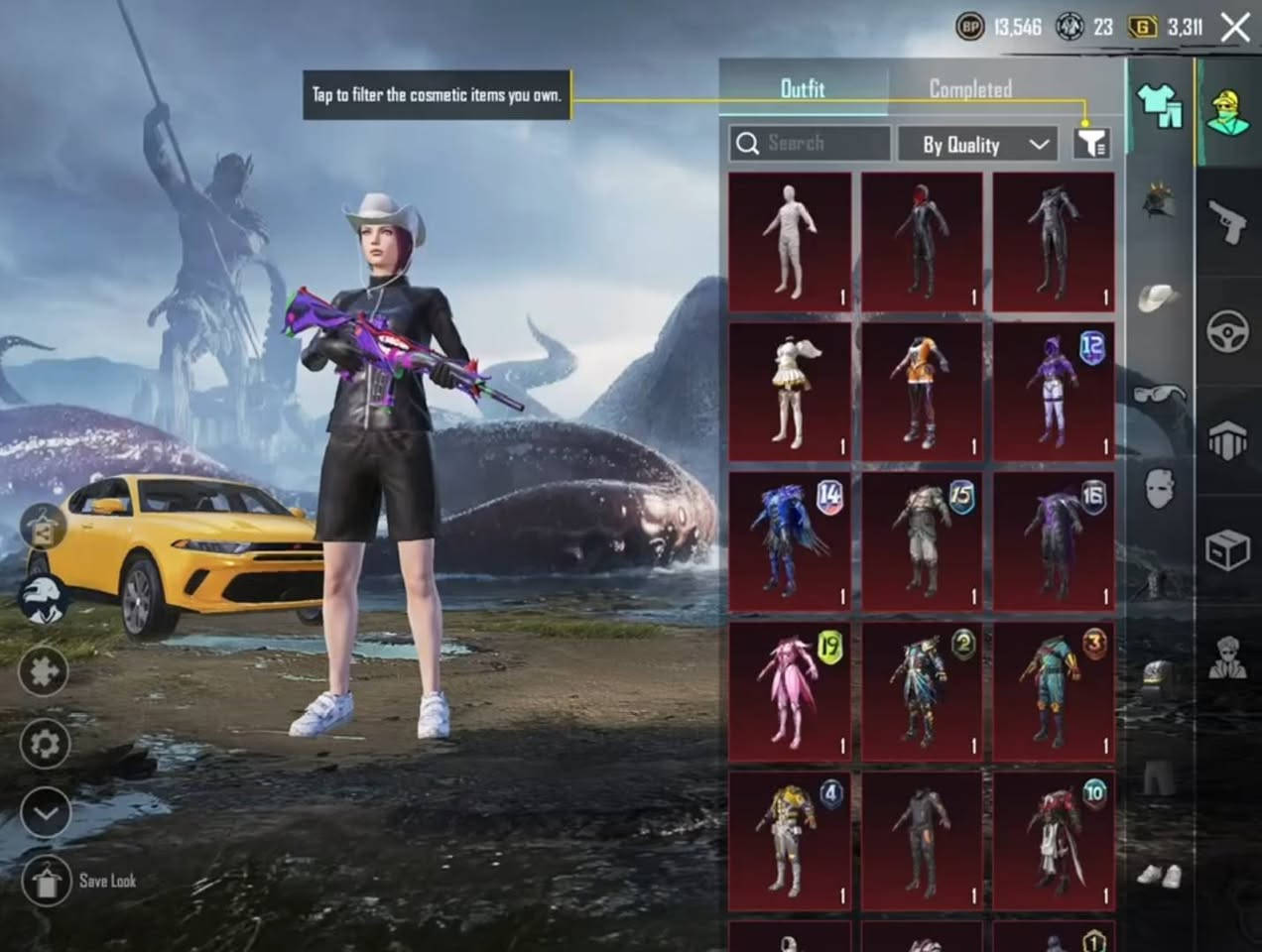The width and height of the screenshot is (1262, 952).
Task: Show the glasses eyewear category
Action: (x=1159, y=394)
